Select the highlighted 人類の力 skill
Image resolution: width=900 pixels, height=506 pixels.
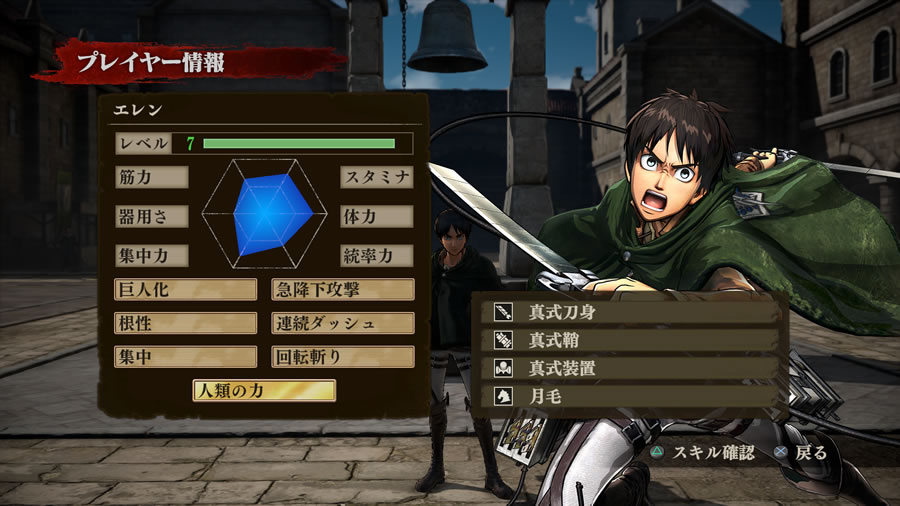pyautogui.click(x=264, y=391)
